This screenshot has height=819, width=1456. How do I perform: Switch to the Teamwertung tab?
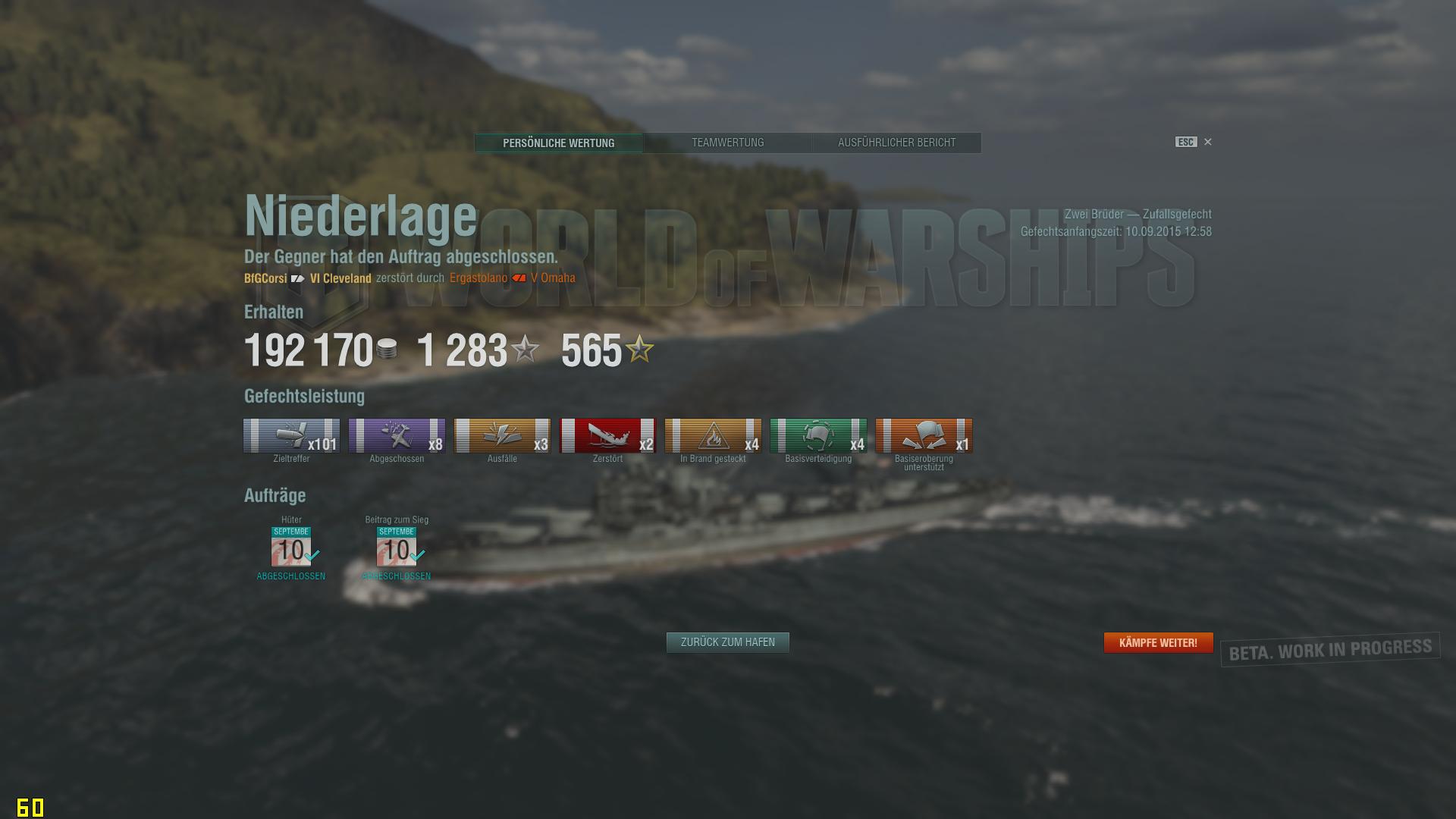(727, 143)
